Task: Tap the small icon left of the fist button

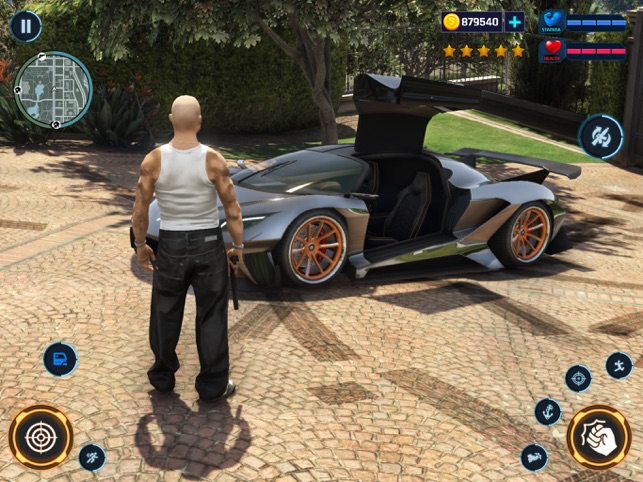Action: (534, 457)
